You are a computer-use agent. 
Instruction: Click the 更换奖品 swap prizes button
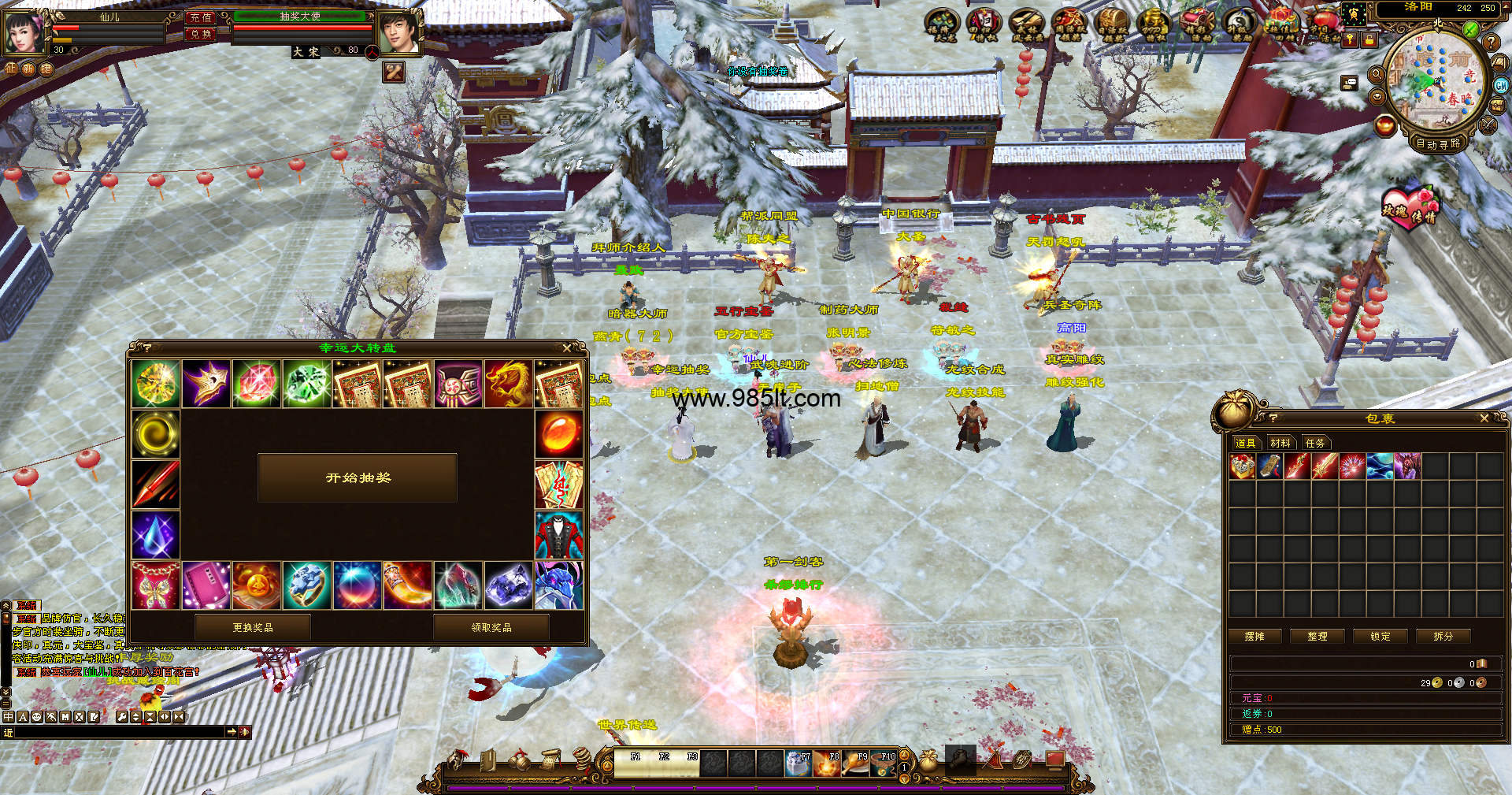[x=253, y=627]
